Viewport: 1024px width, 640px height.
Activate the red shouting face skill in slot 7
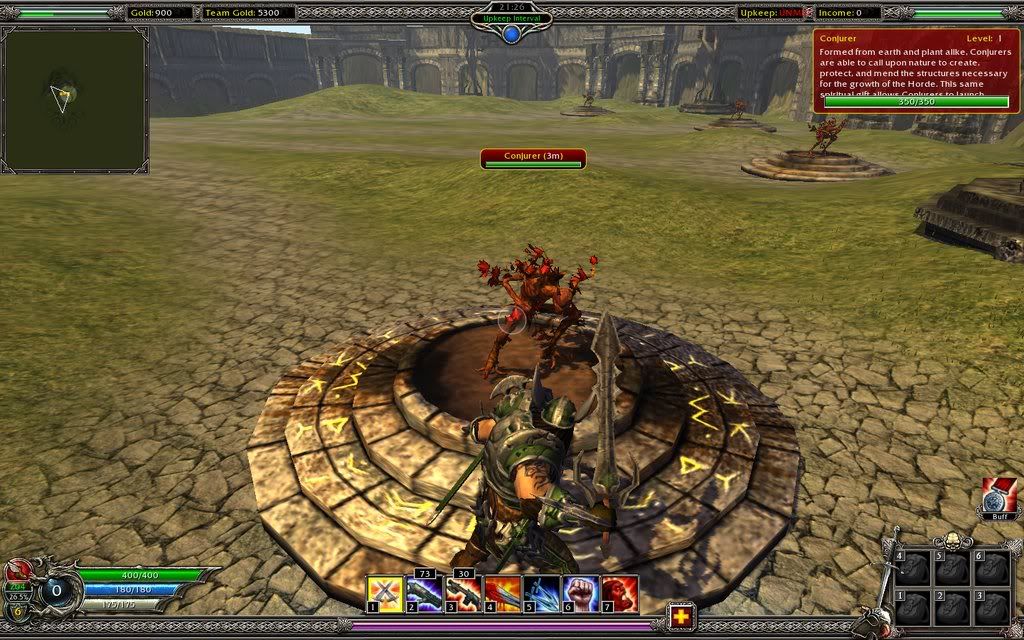coord(620,594)
